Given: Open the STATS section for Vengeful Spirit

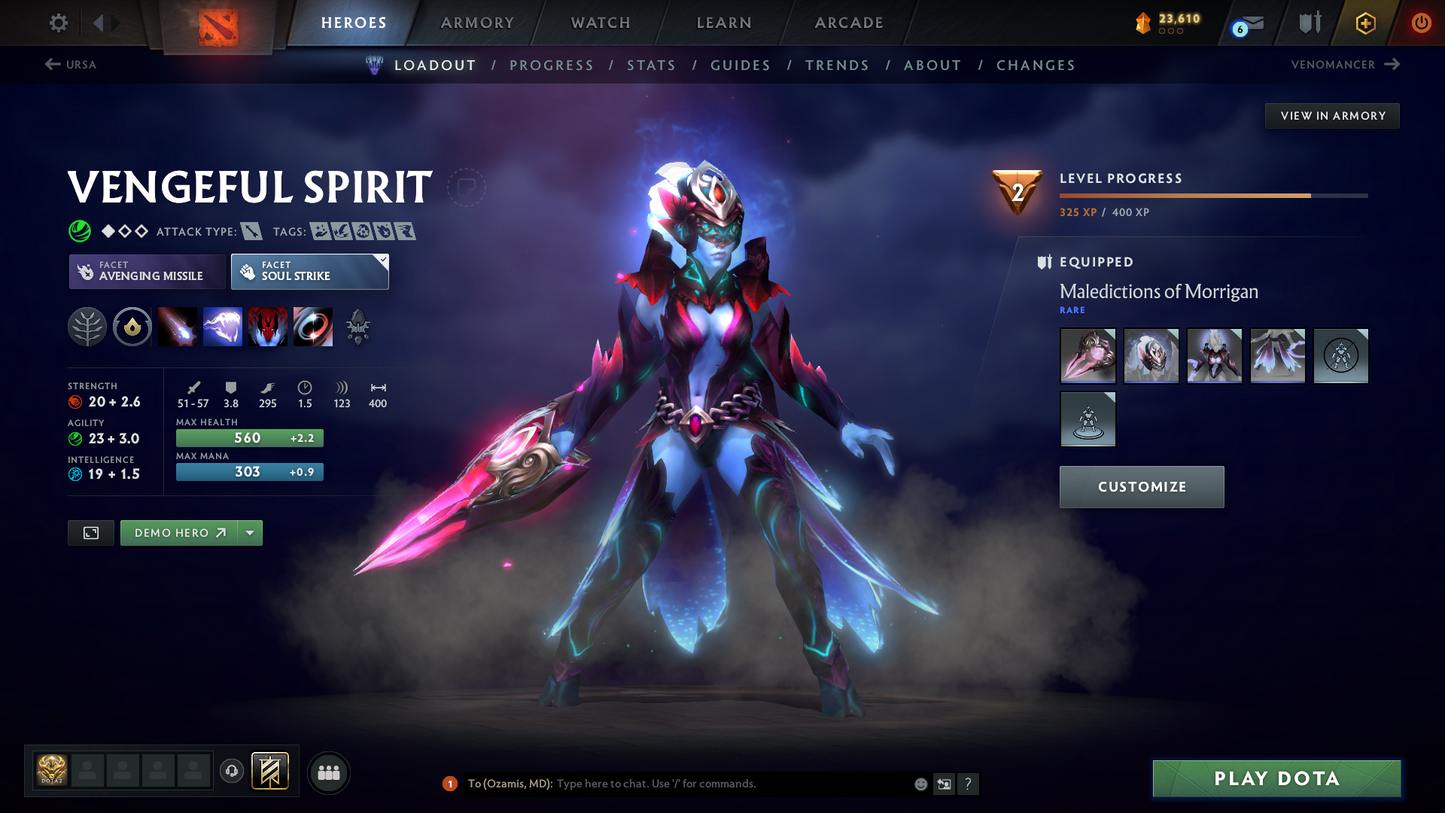Looking at the screenshot, I should pyautogui.click(x=651, y=64).
